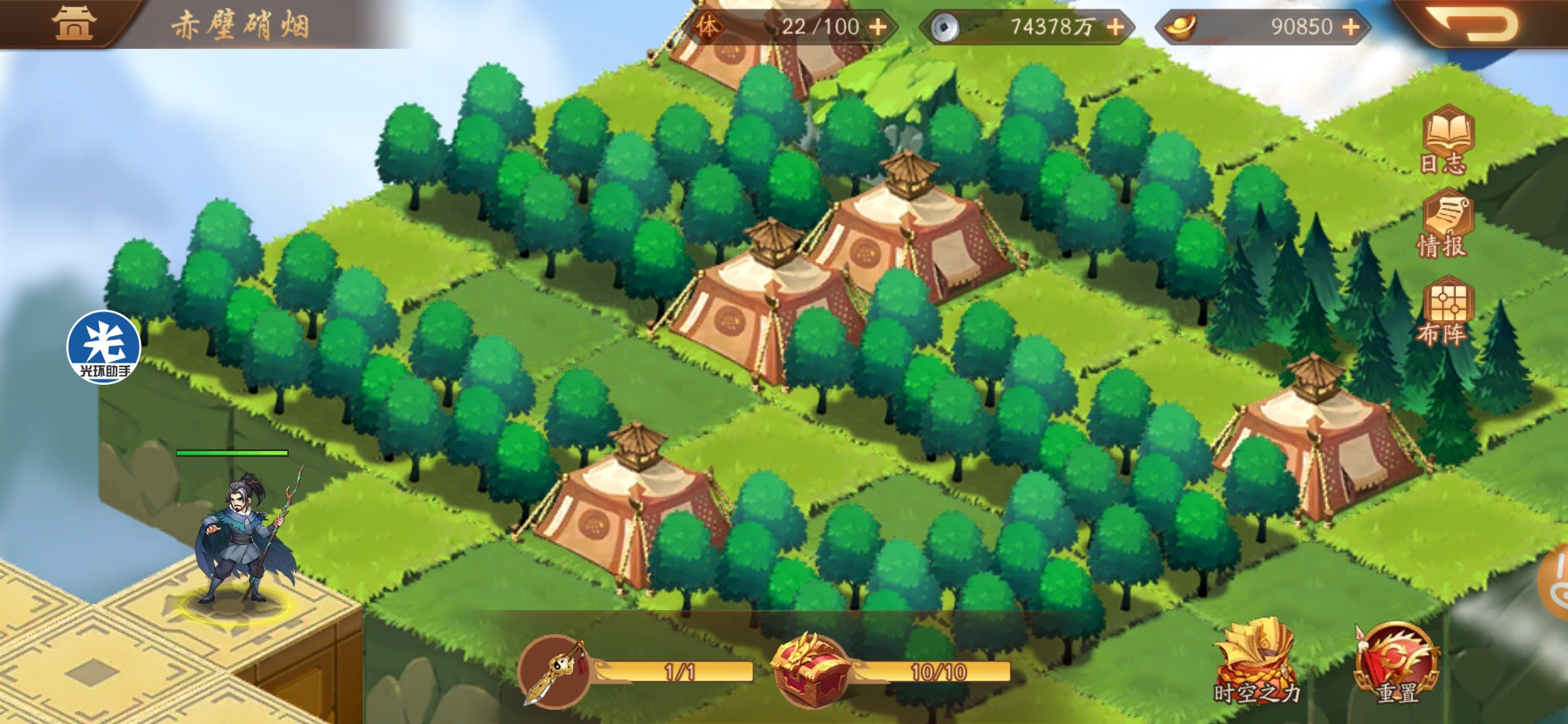The width and height of the screenshot is (1568, 724).
Task: Open the 日志 journal book
Action: click(1446, 139)
